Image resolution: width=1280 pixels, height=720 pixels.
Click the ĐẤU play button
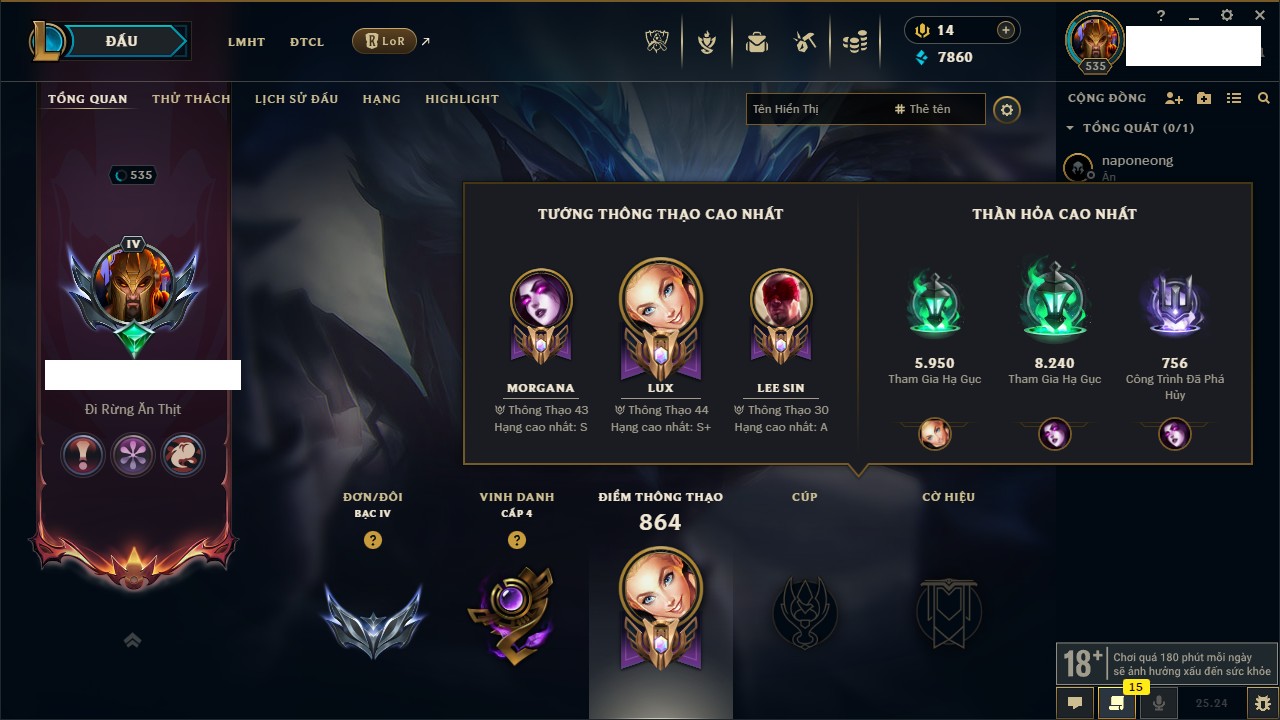click(x=122, y=41)
